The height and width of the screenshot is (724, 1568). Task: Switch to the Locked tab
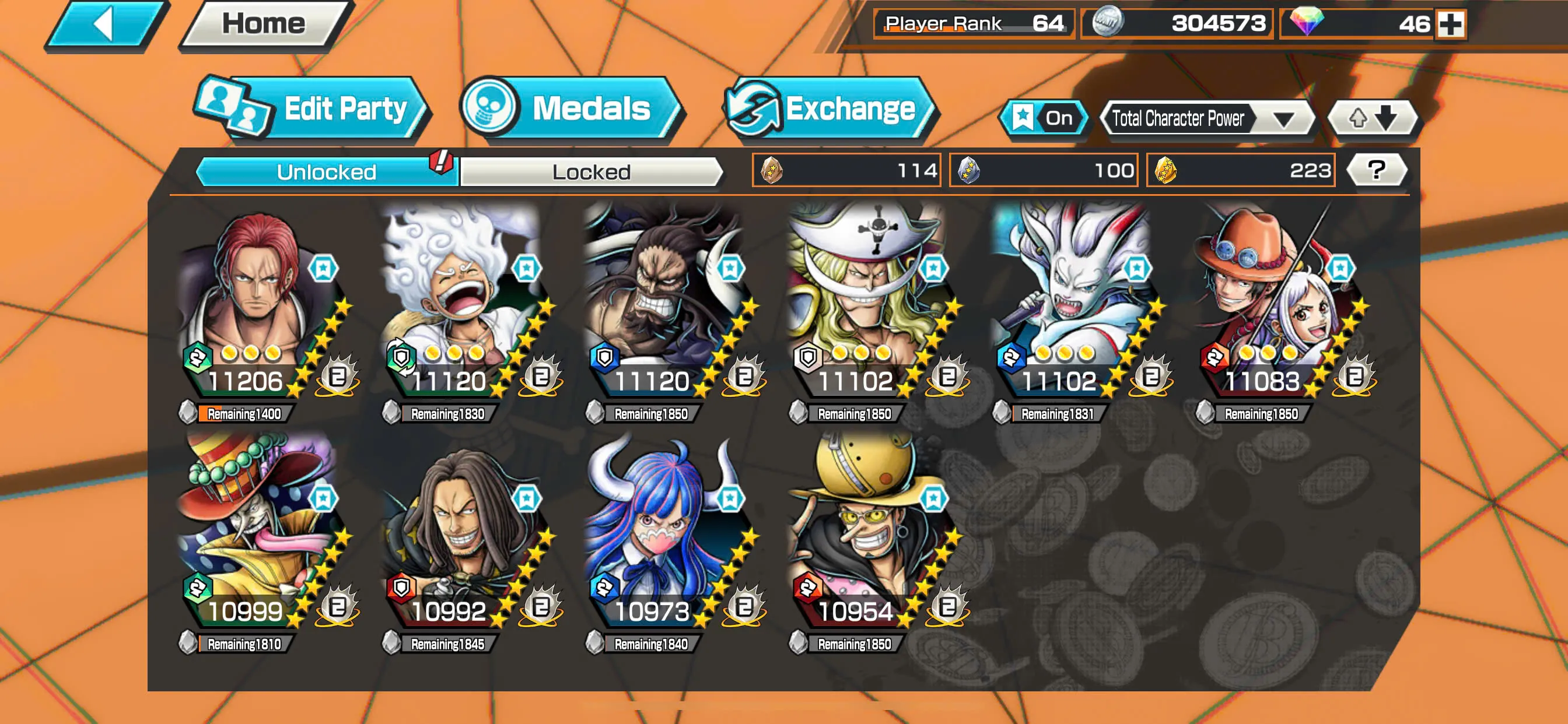tap(590, 171)
